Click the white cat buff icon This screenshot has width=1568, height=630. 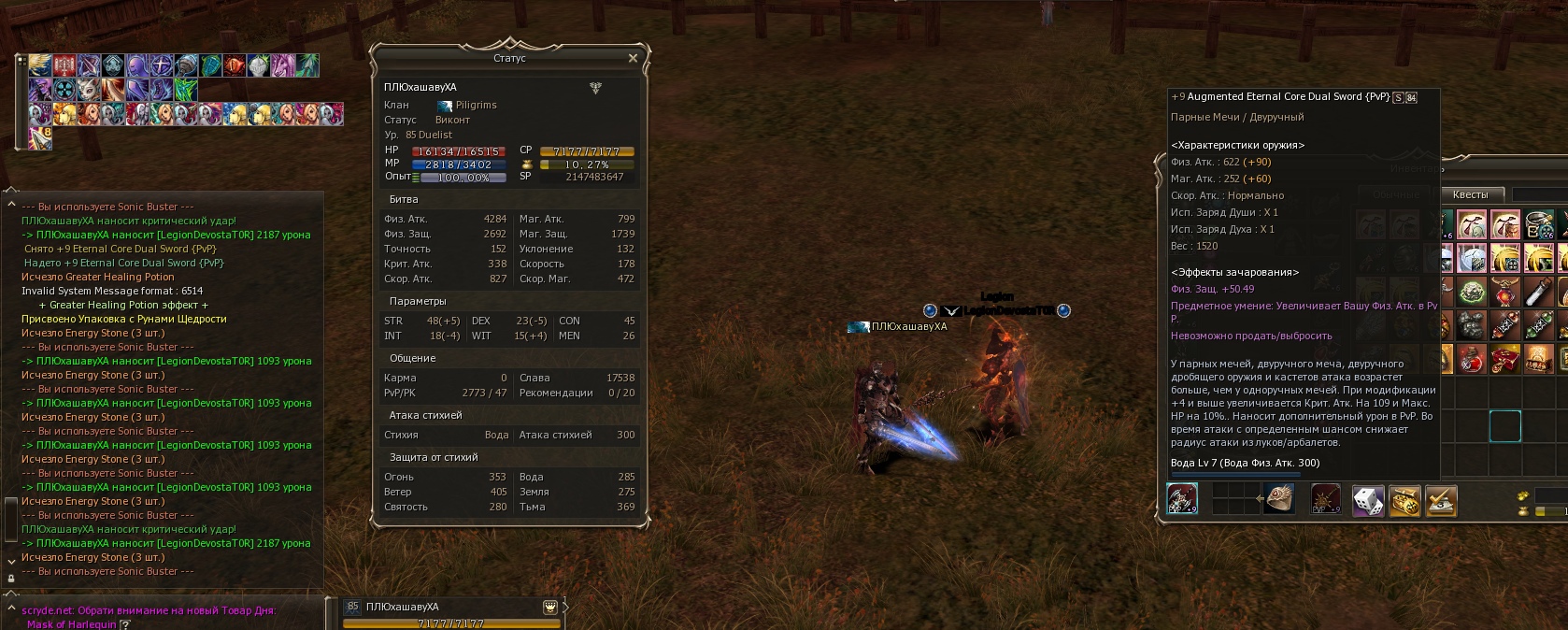(89, 90)
